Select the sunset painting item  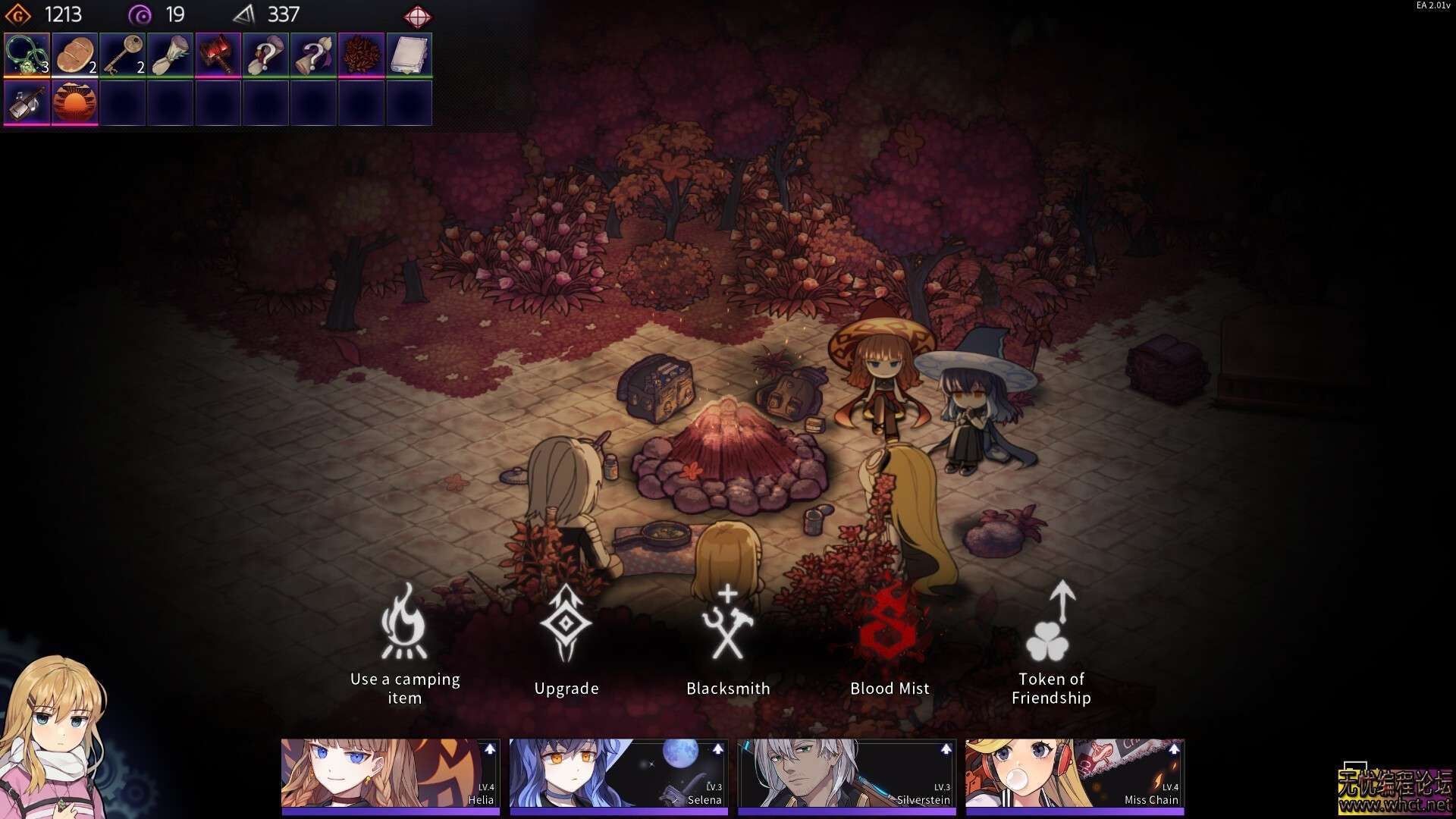[75, 102]
